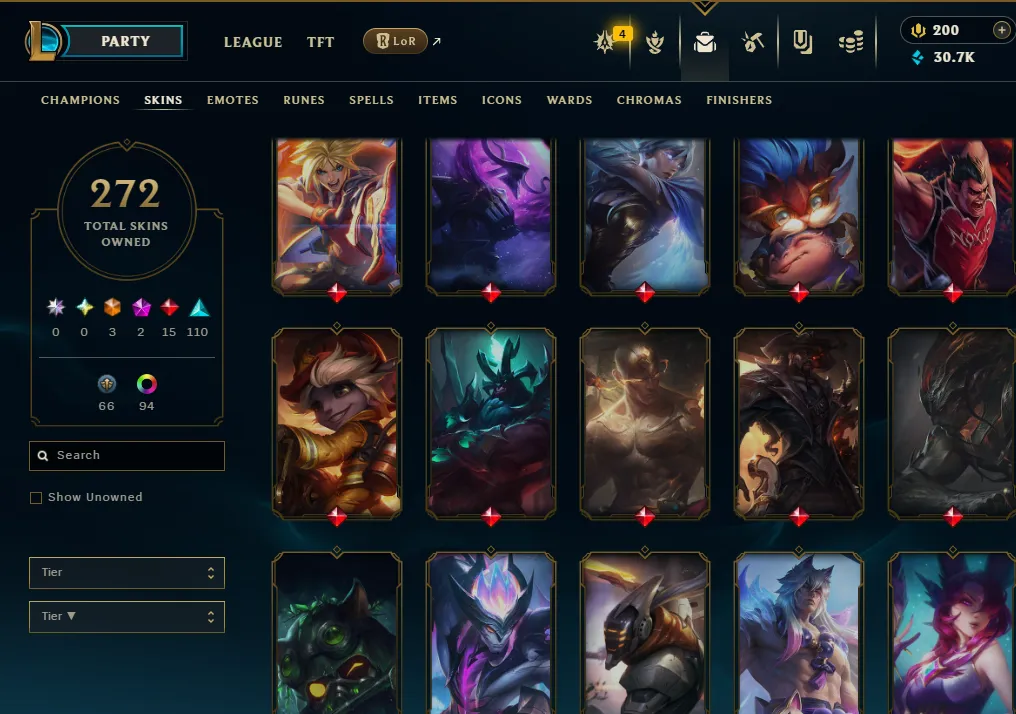
Task: Click the PARTY button
Action: click(125, 41)
